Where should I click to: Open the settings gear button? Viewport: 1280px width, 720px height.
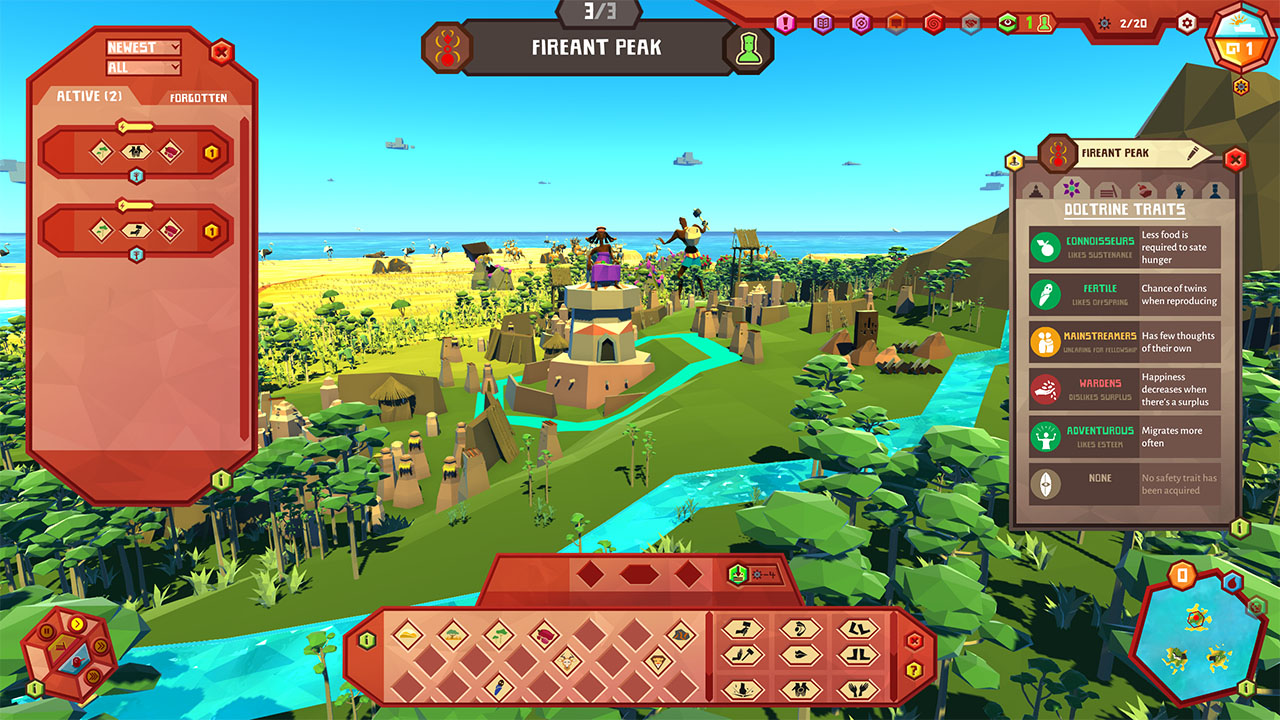[1187, 22]
